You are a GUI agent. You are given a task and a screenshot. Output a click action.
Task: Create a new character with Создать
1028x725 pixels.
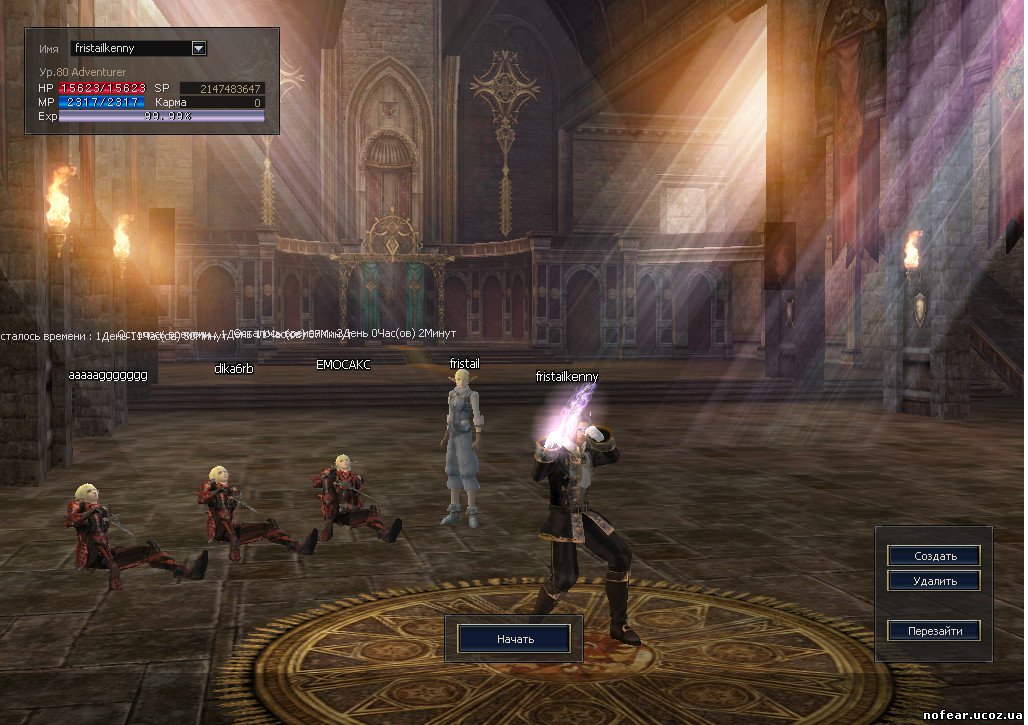934,556
